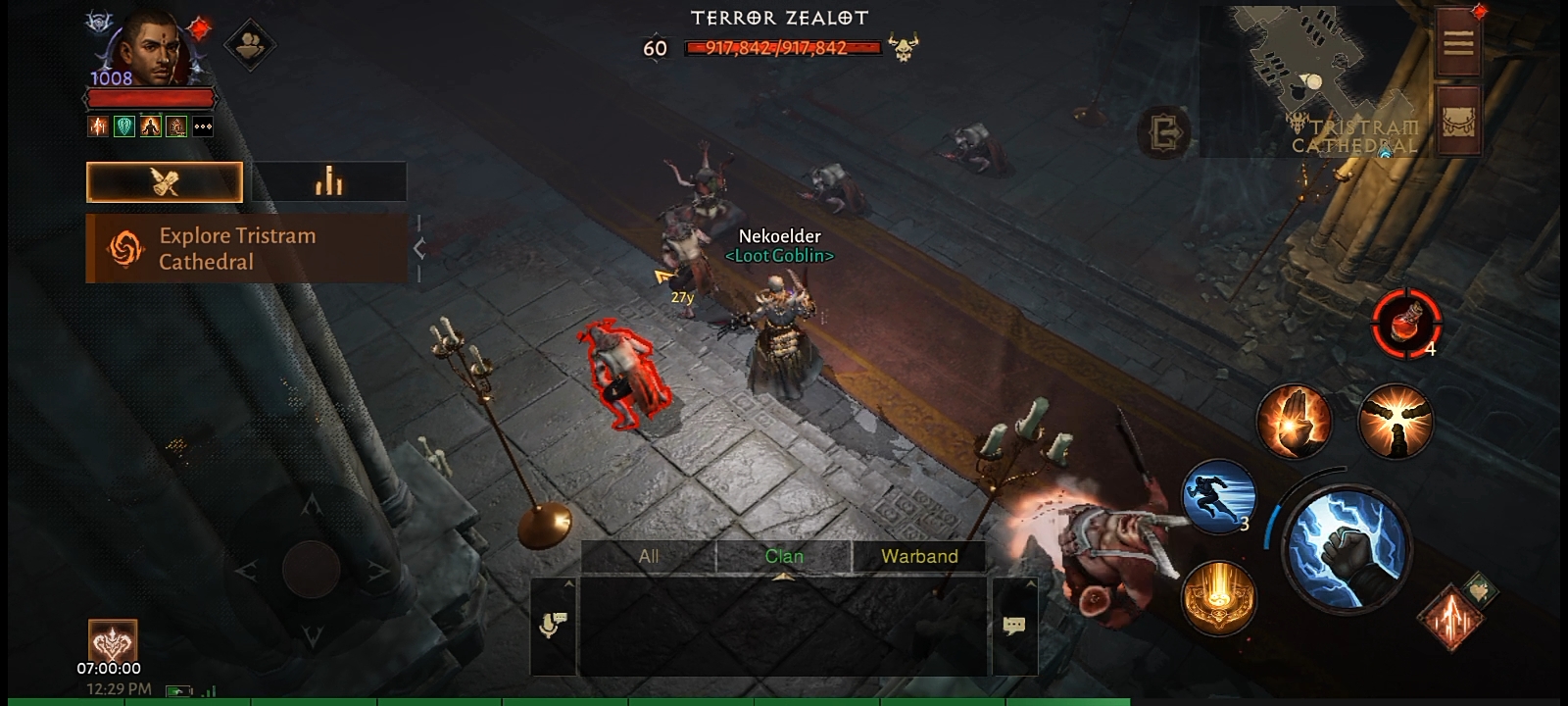Switch chat to the Warband tab

(x=919, y=556)
